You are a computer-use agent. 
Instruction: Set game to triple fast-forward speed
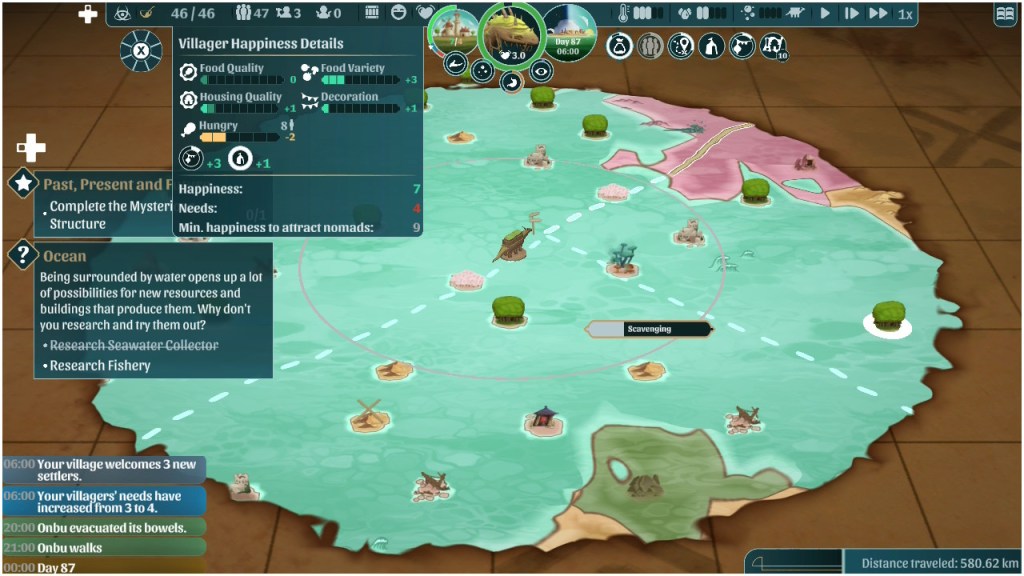coord(878,14)
